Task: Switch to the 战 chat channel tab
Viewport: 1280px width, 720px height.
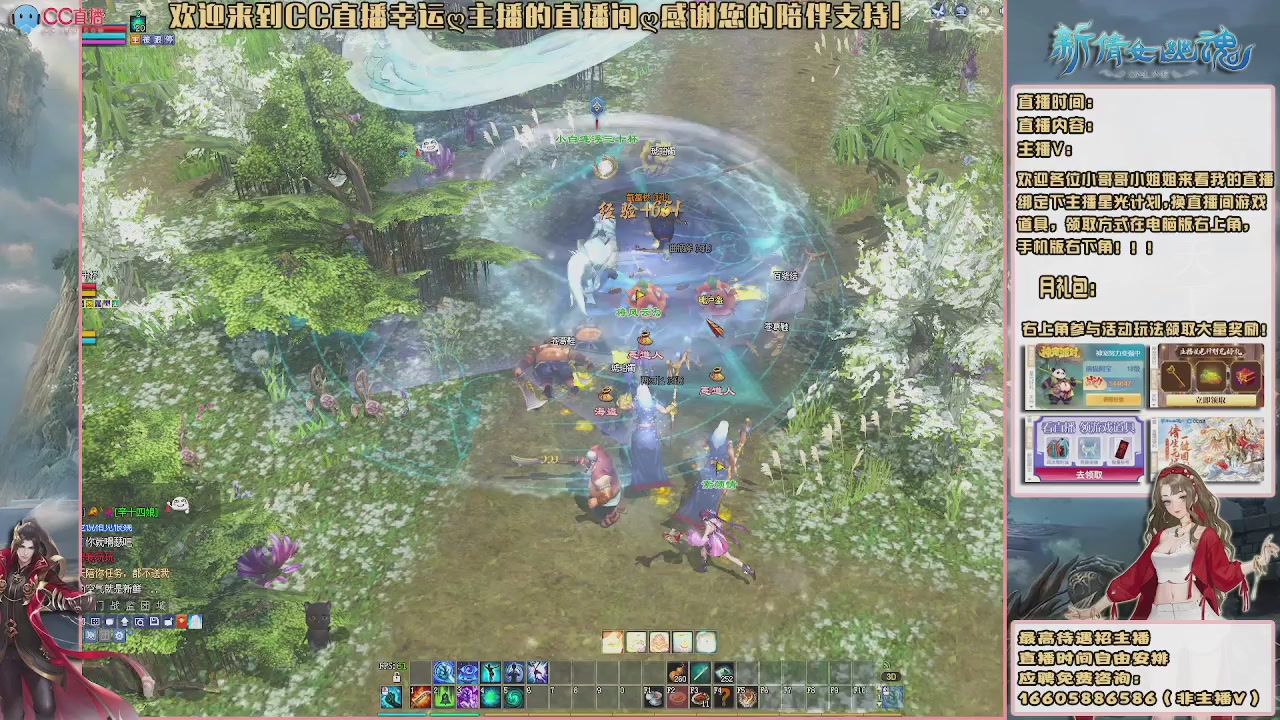Action: click(x=117, y=606)
